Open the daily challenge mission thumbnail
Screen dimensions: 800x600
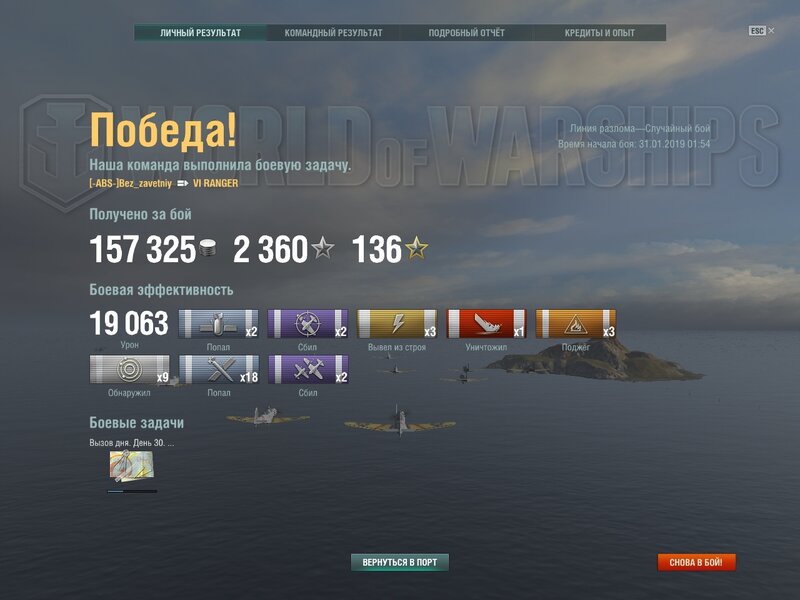coord(131,466)
